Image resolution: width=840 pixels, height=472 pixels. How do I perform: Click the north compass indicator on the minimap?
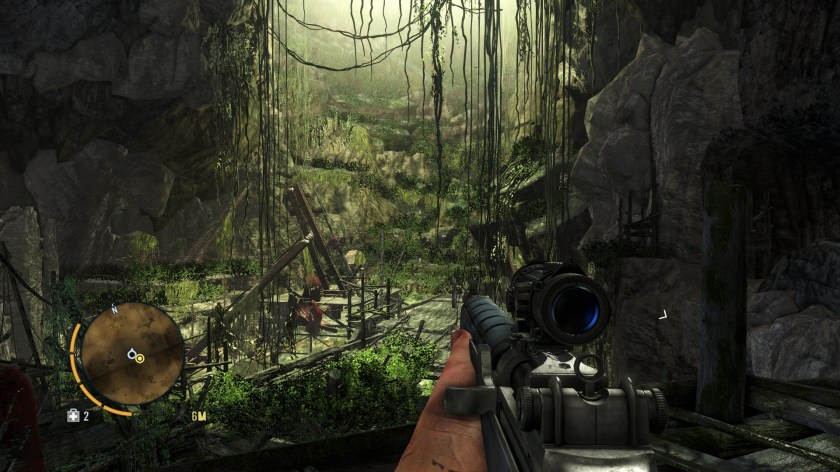(x=114, y=311)
